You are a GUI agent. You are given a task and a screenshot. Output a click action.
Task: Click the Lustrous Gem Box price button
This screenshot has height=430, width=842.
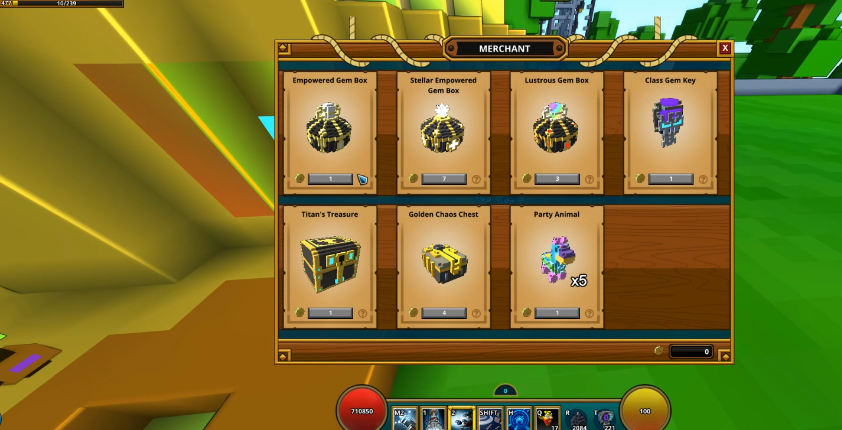[x=557, y=179]
